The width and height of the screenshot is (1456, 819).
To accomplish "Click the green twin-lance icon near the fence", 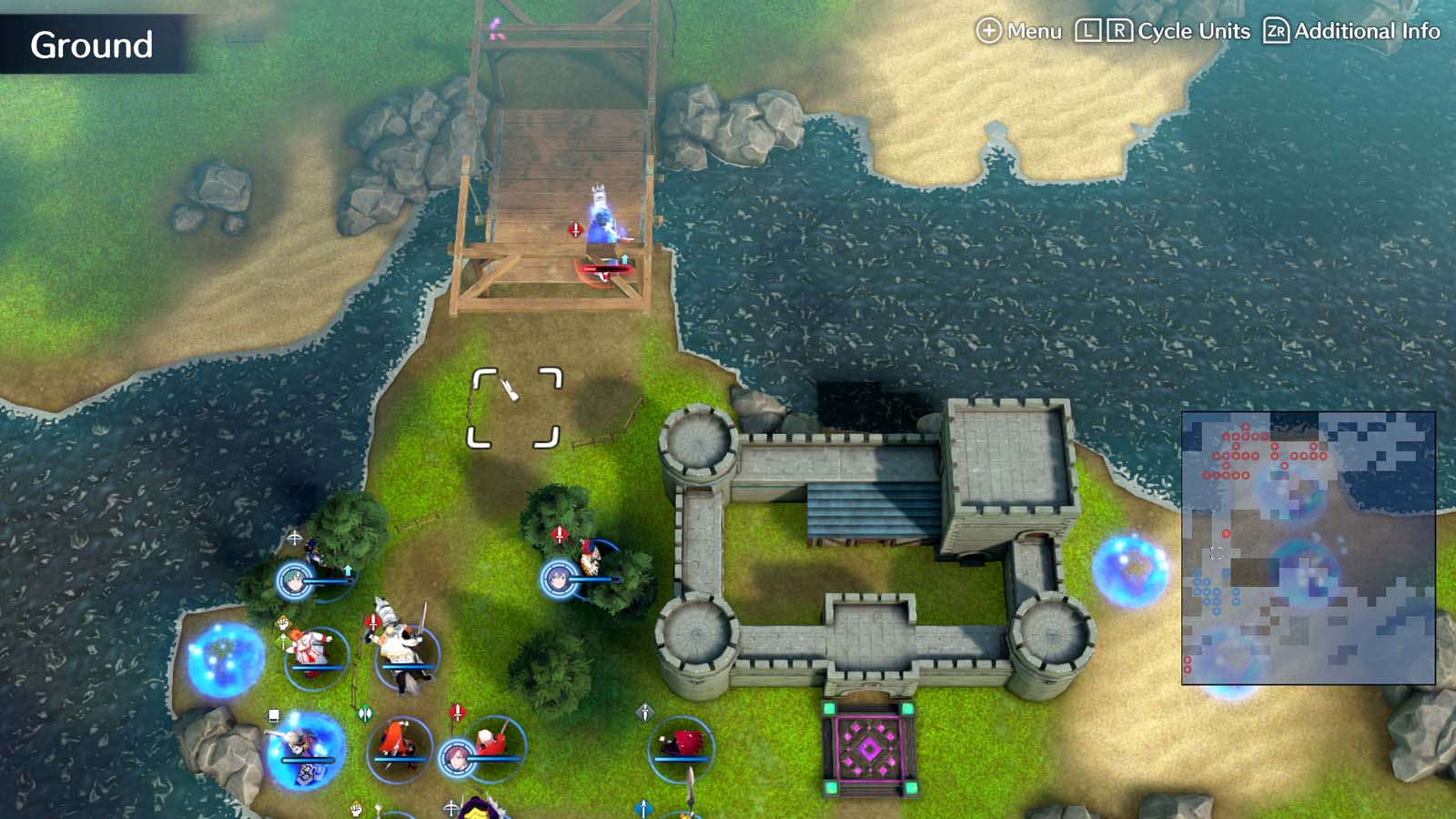I will (x=364, y=711).
